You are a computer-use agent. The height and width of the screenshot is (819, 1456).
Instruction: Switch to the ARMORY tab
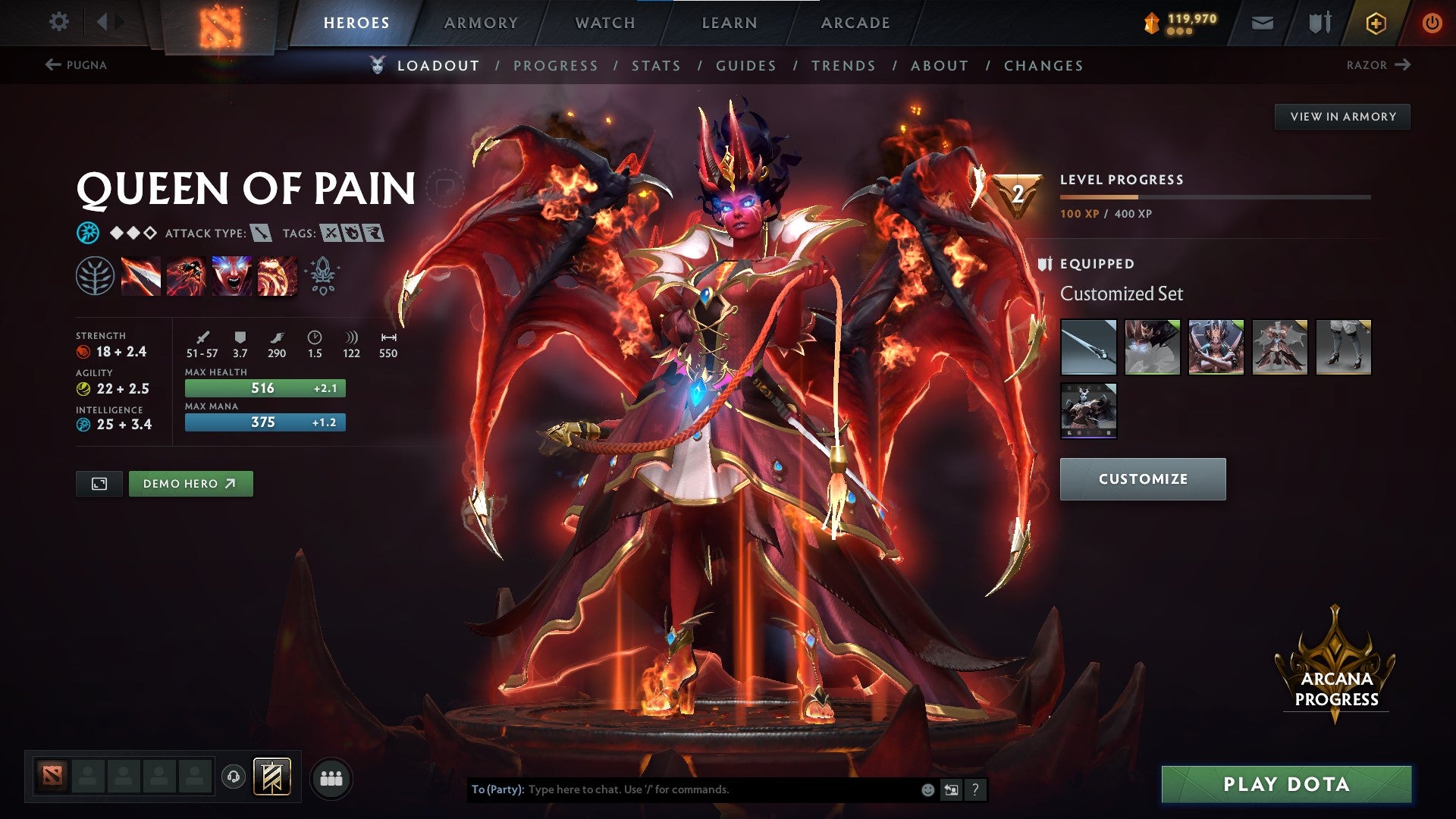480,22
